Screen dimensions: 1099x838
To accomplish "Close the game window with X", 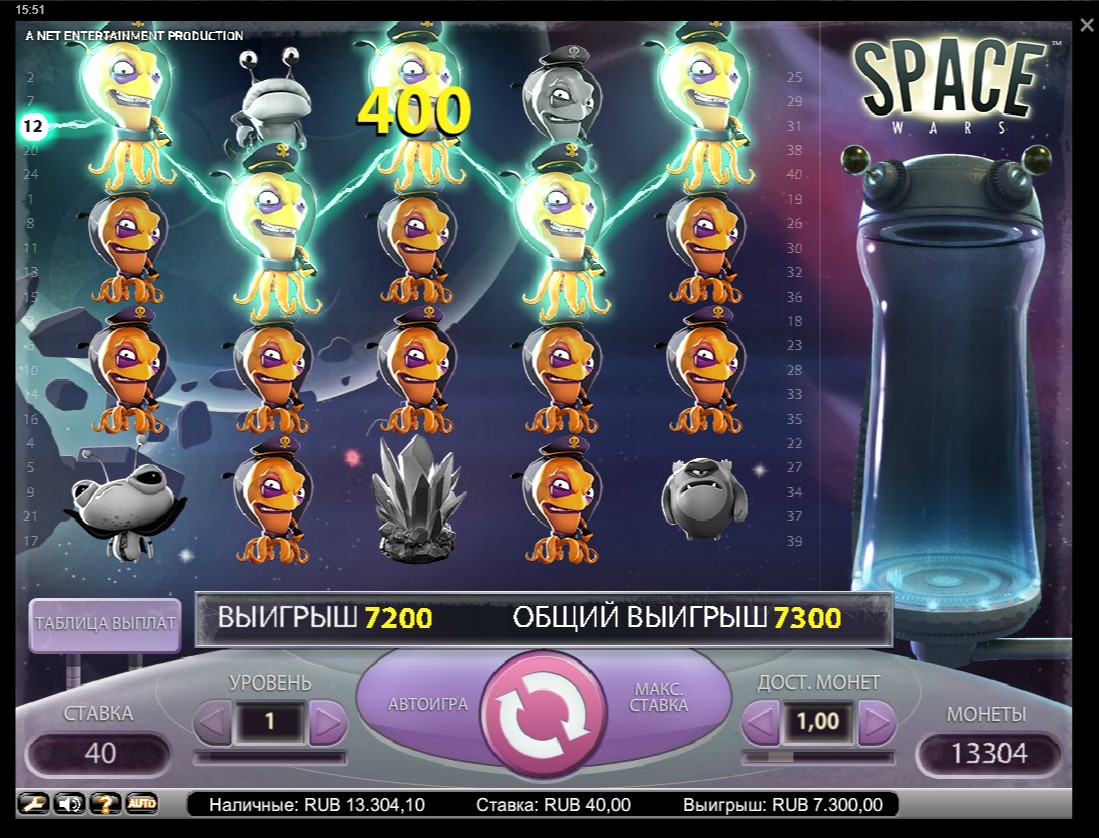I will coord(1087,25).
